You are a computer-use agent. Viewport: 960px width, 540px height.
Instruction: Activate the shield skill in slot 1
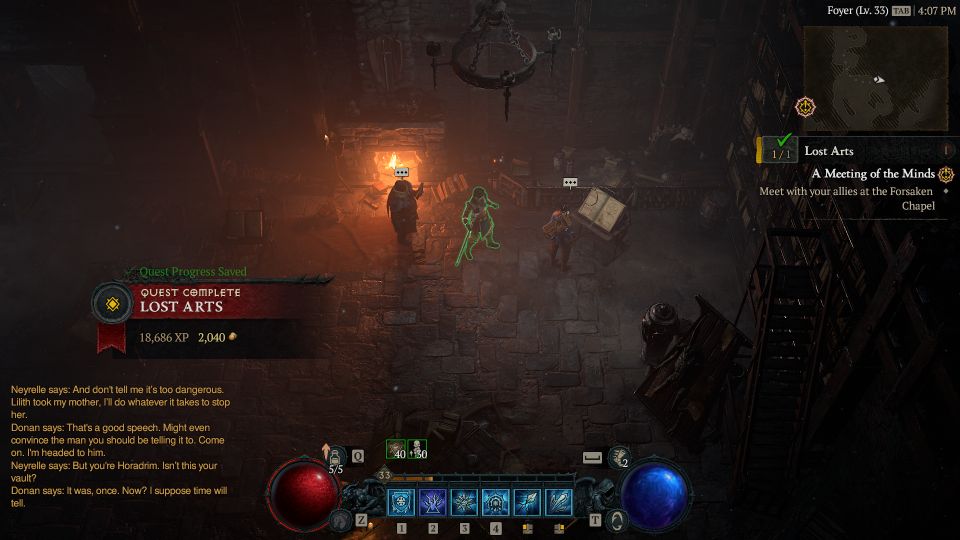click(401, 503)
